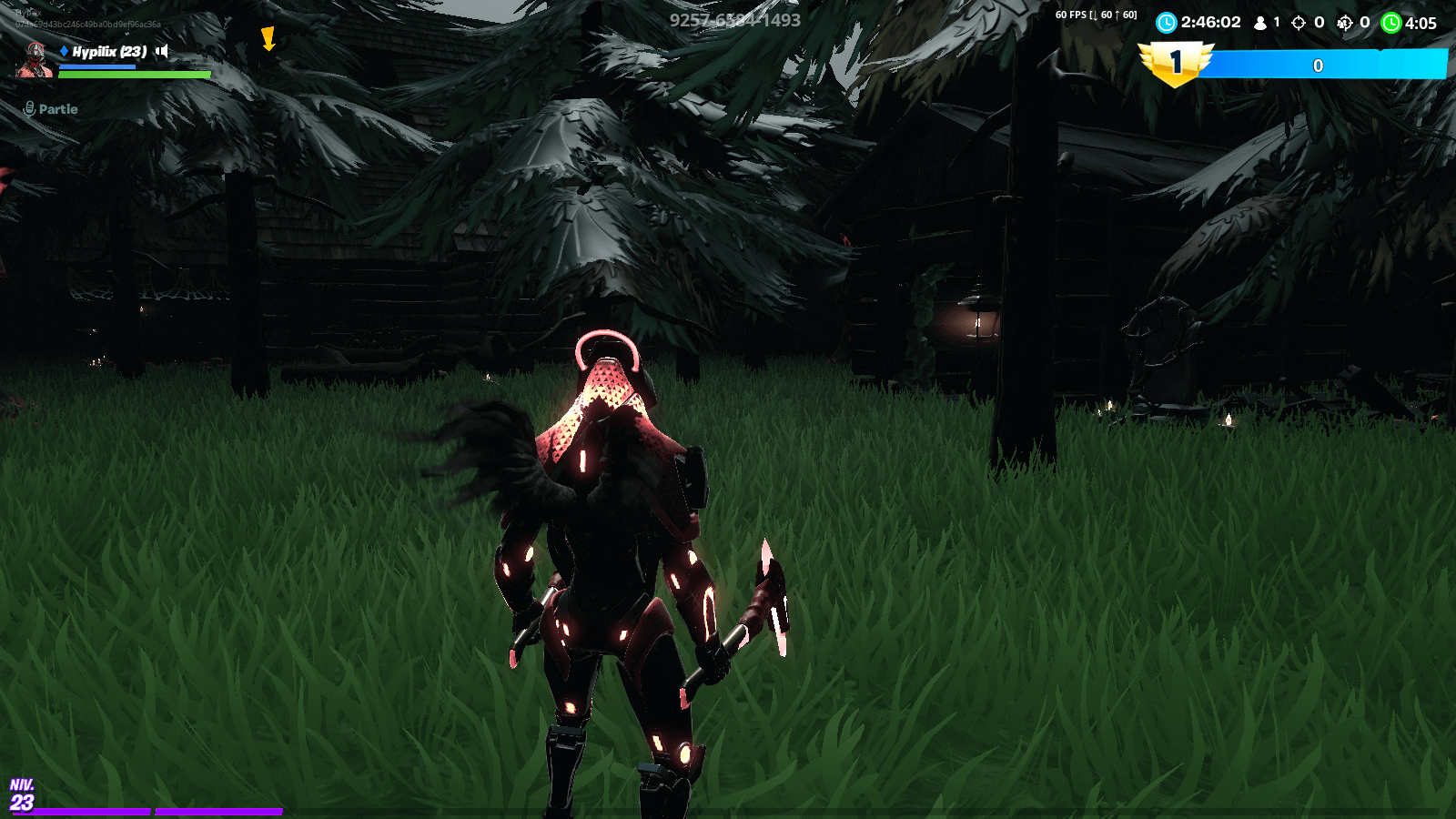1456x819 pixels.
Task: Mute the speaker icon after Hypilix (23)
Action: [161, 52]
